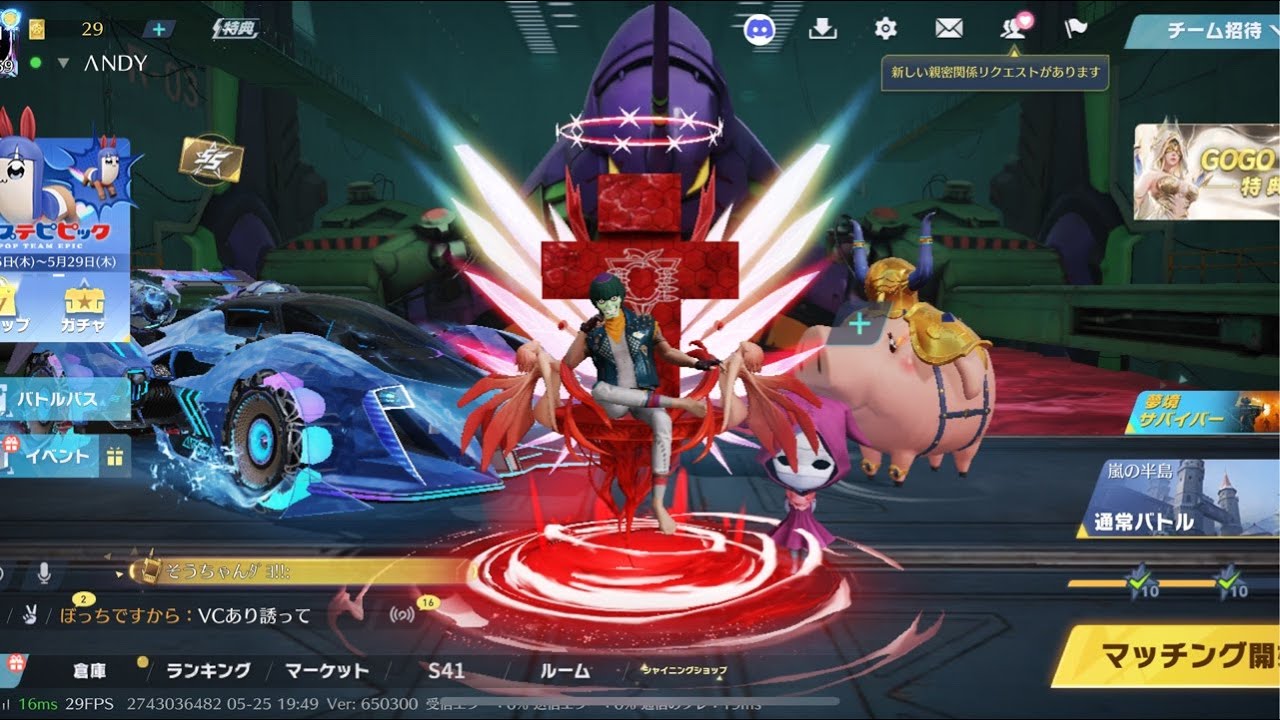This screenshot has height=720, width=1280.
Task: Open the mail envelope inbox
Action: point(949,29)
